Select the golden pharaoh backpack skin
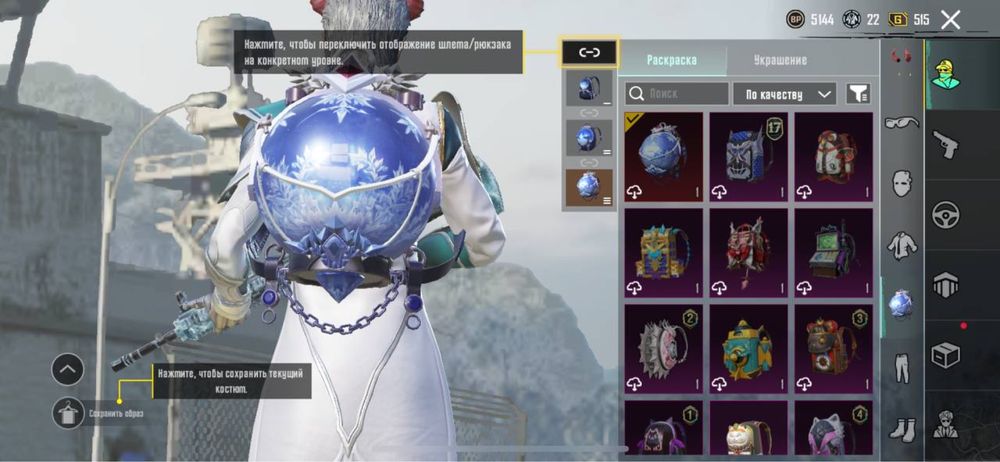The image size is (1000, 462). pos(663,252)
